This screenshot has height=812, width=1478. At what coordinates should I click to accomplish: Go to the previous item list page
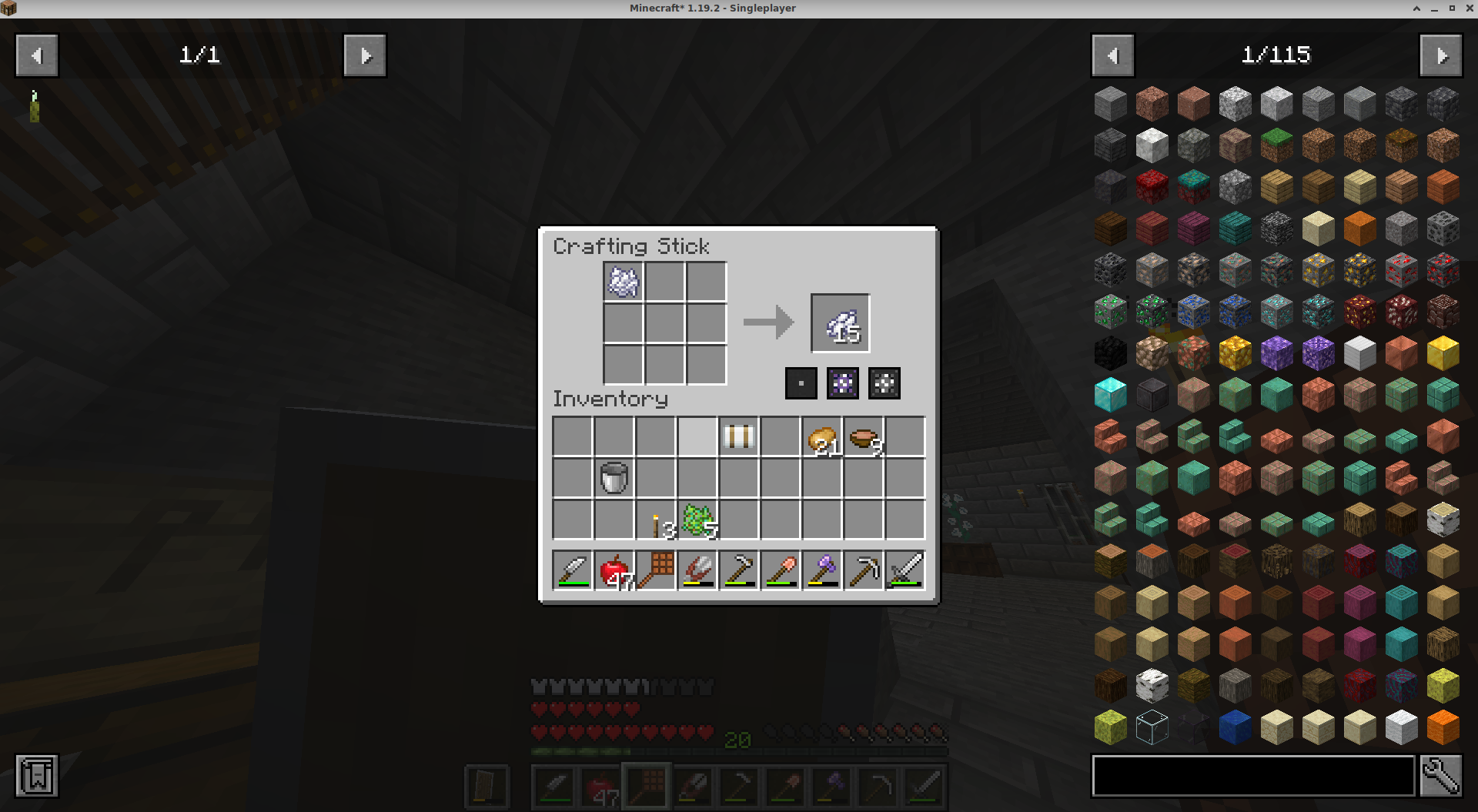click(x=1112, y=55)
